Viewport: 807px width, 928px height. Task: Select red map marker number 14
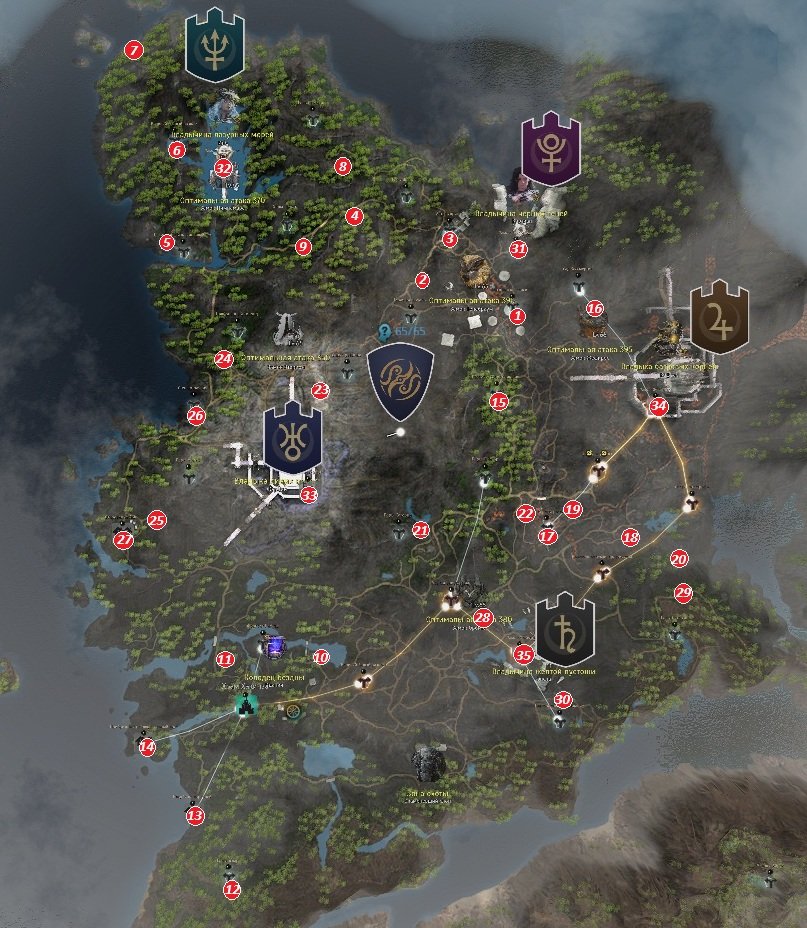pyautogui.click(x=147, y=746)
